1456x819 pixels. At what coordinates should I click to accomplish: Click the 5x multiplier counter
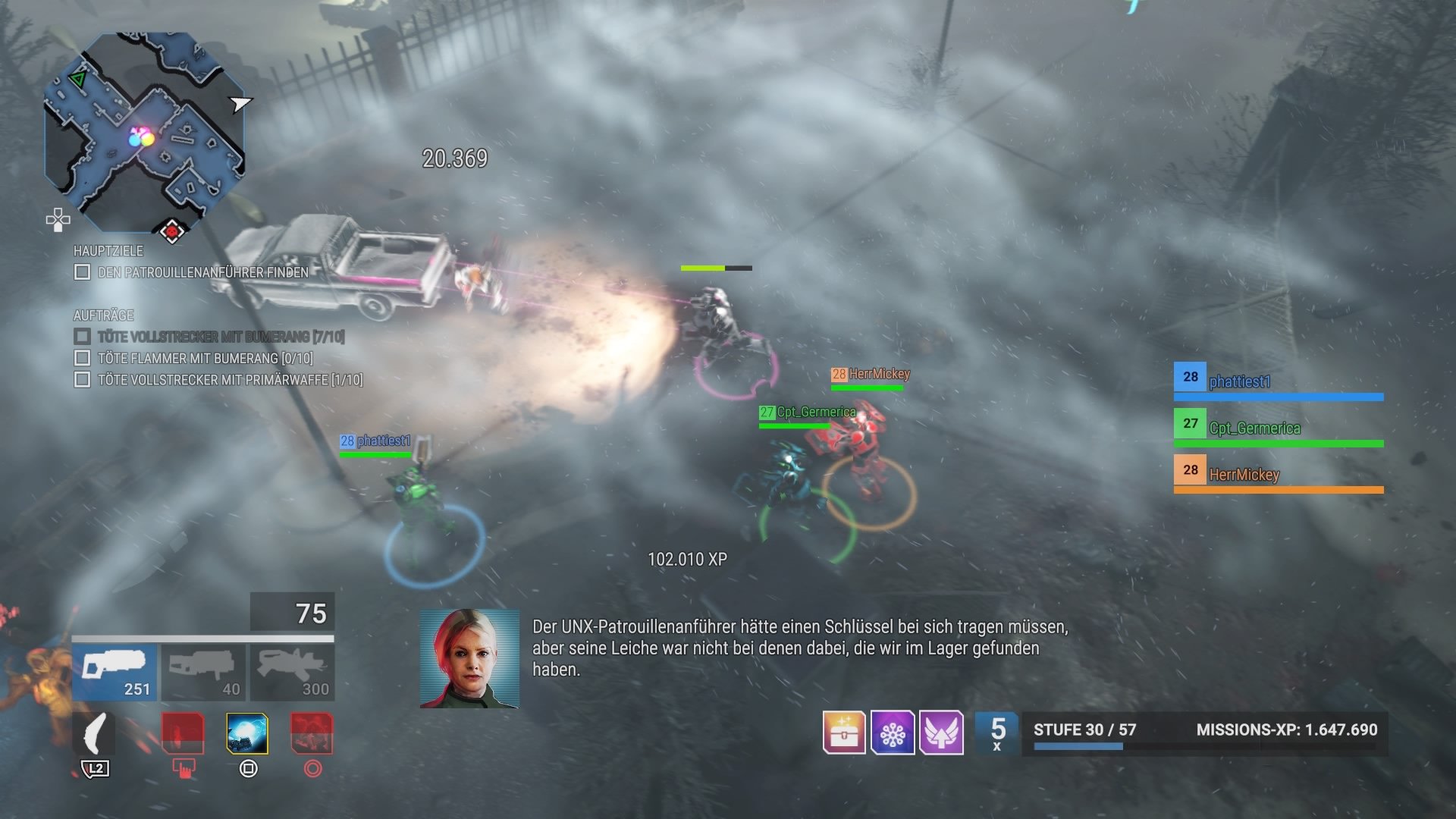(x=998, y=733)
